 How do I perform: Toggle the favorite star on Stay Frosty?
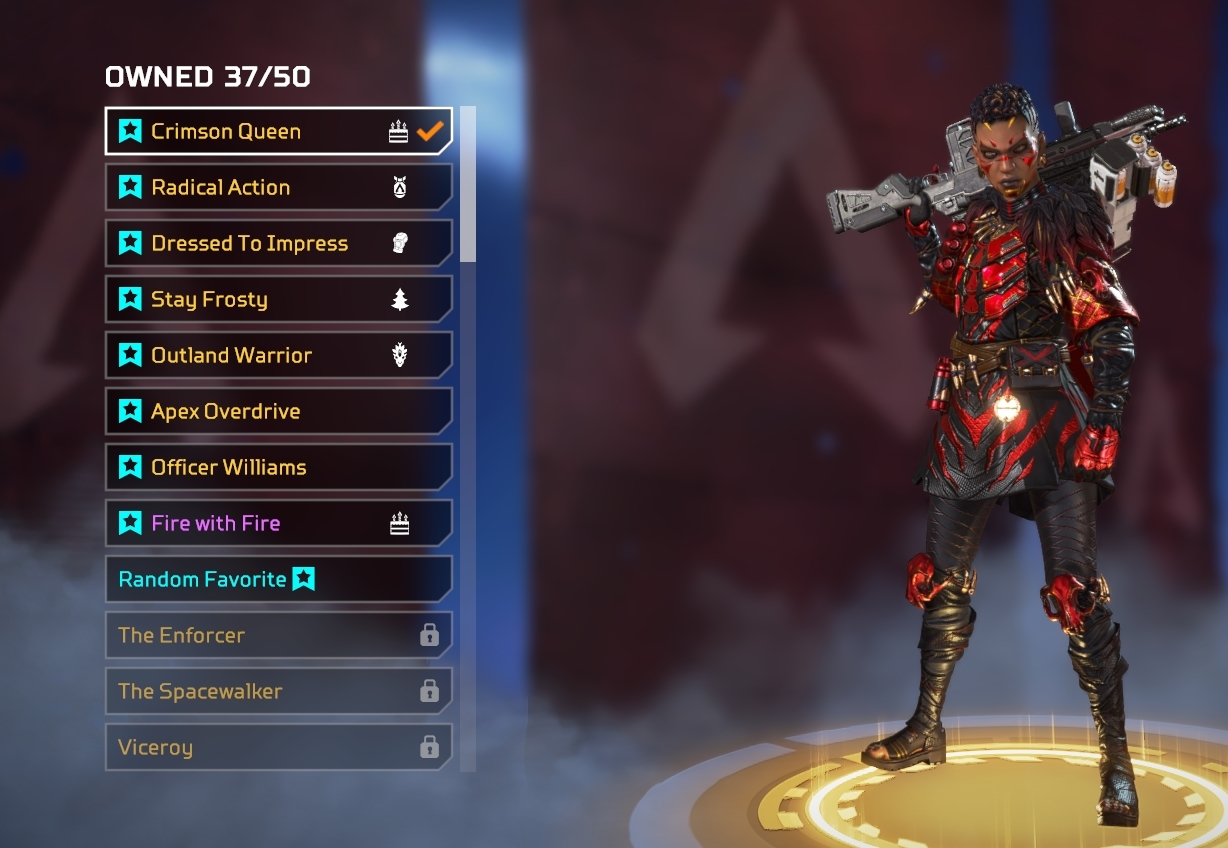point(130,299)
